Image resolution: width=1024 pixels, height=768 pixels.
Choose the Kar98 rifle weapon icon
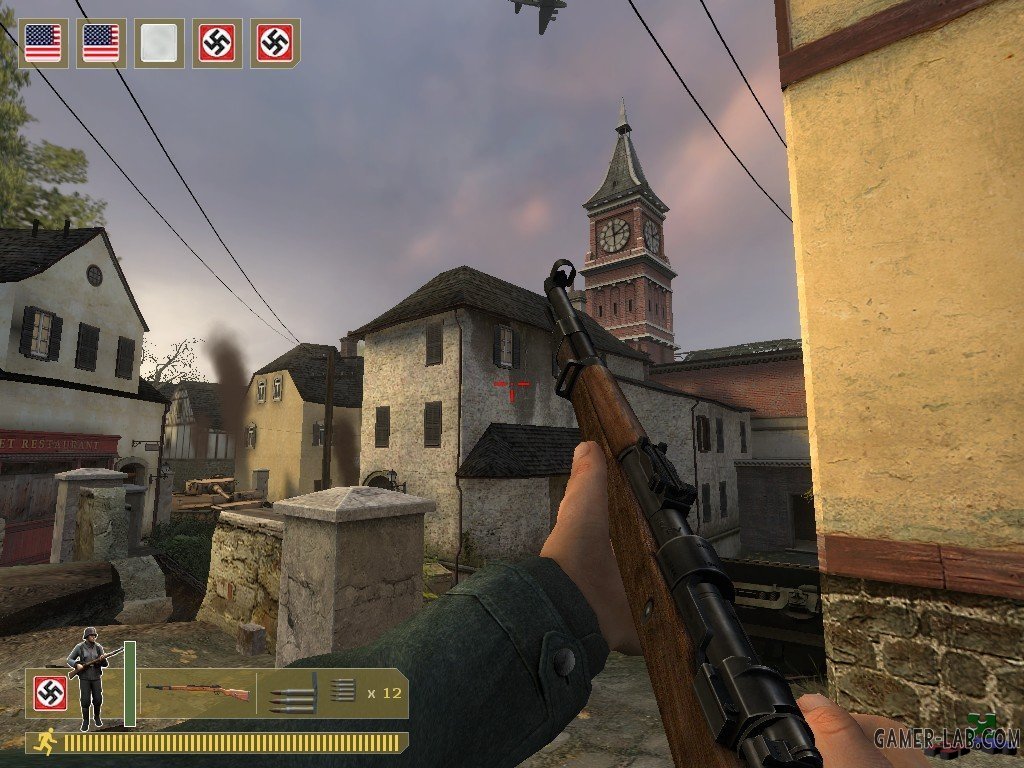[x=197, y=691]
